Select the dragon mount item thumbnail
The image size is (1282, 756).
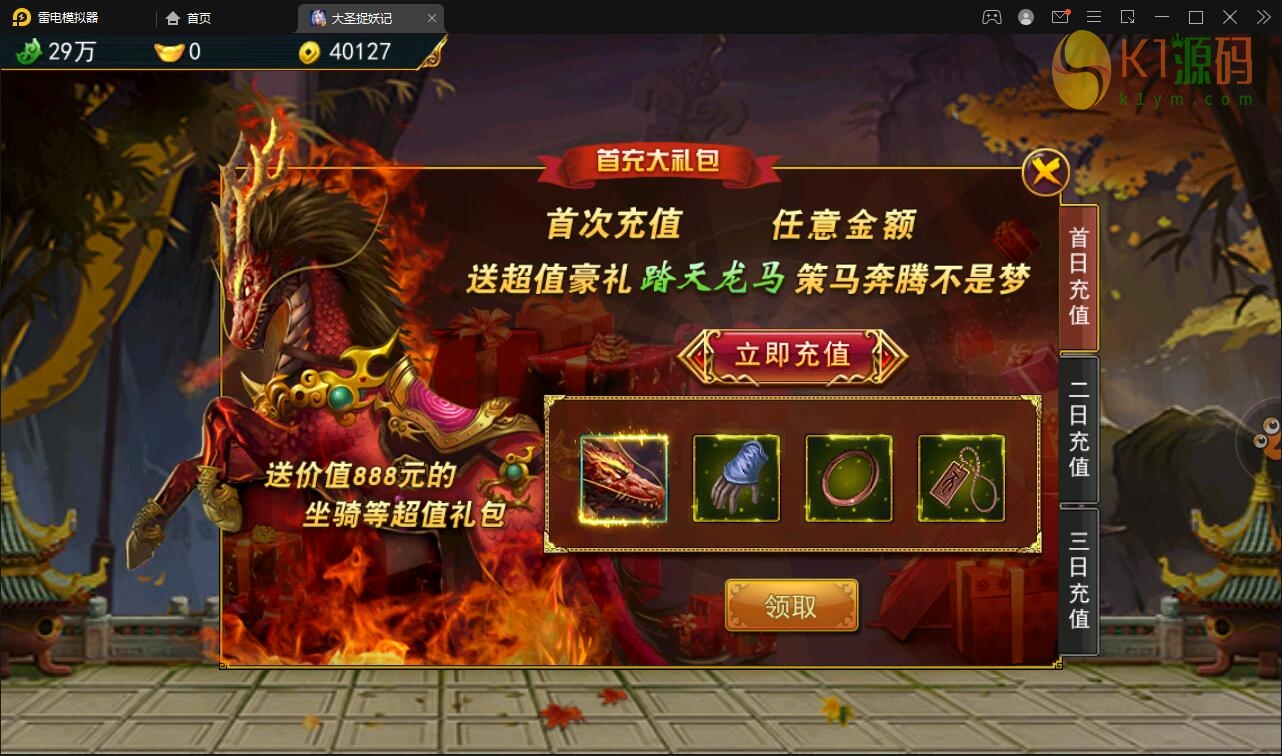click(625, 478)
